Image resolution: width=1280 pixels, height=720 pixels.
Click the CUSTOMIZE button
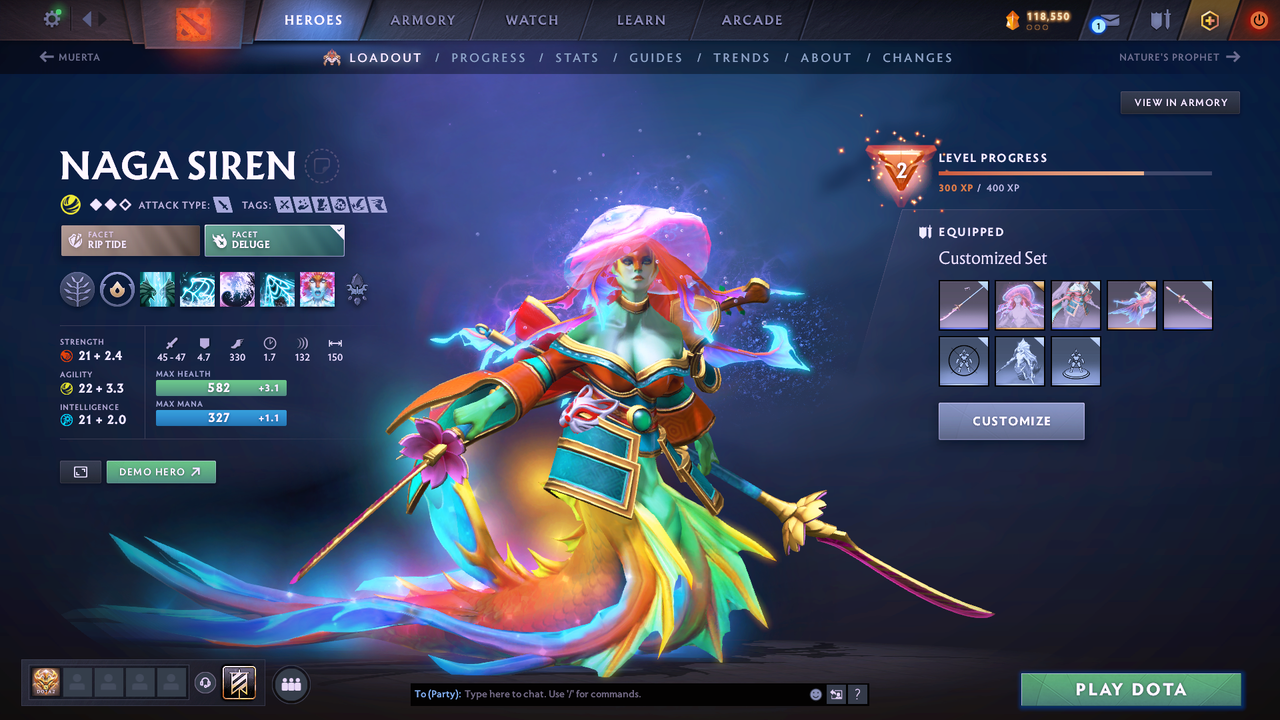(x=1011, y=420)
